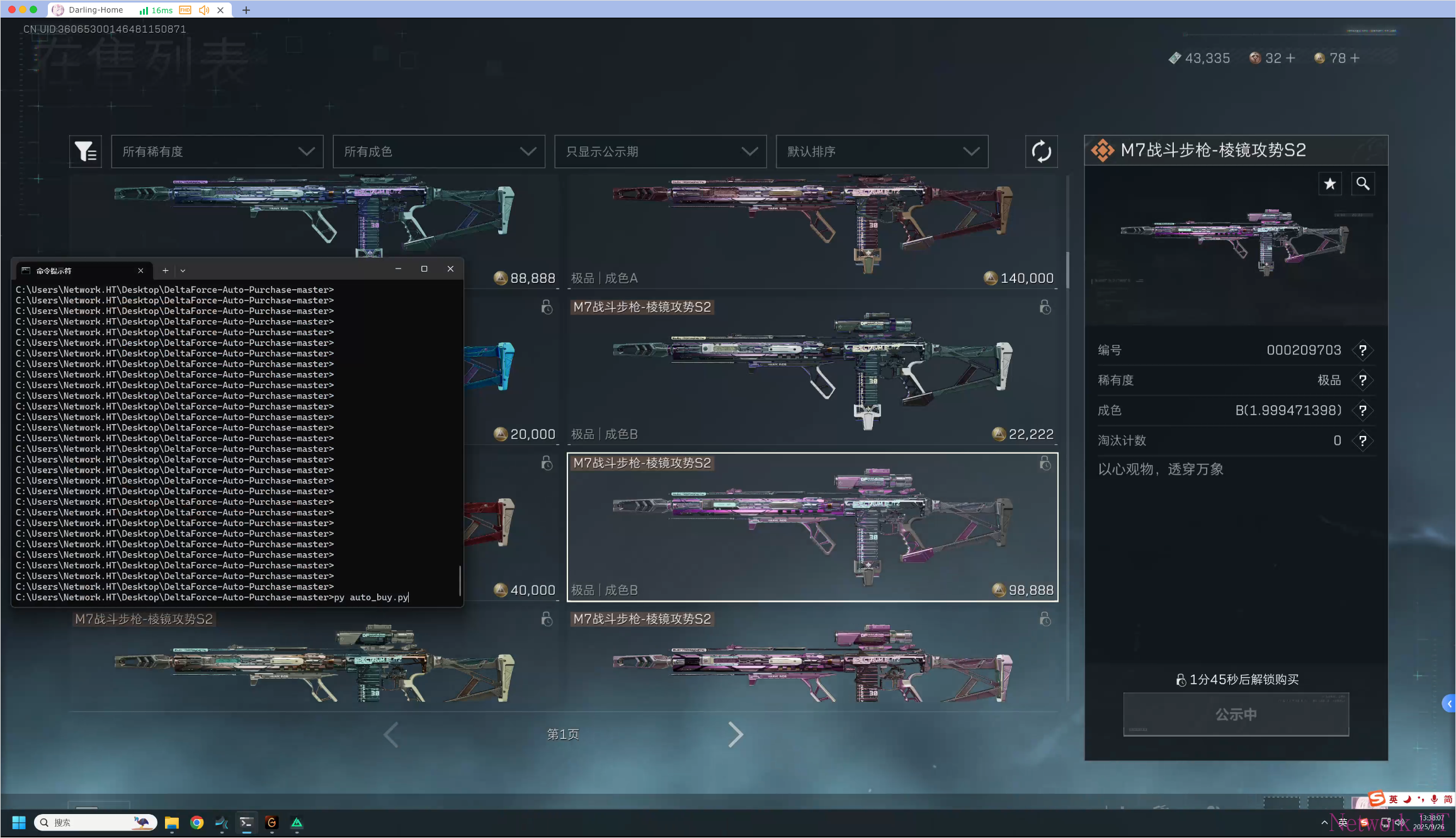Select the M7 listing priced 22,222
This screenshot has width=1456, height=838.
tap(812, 372)
